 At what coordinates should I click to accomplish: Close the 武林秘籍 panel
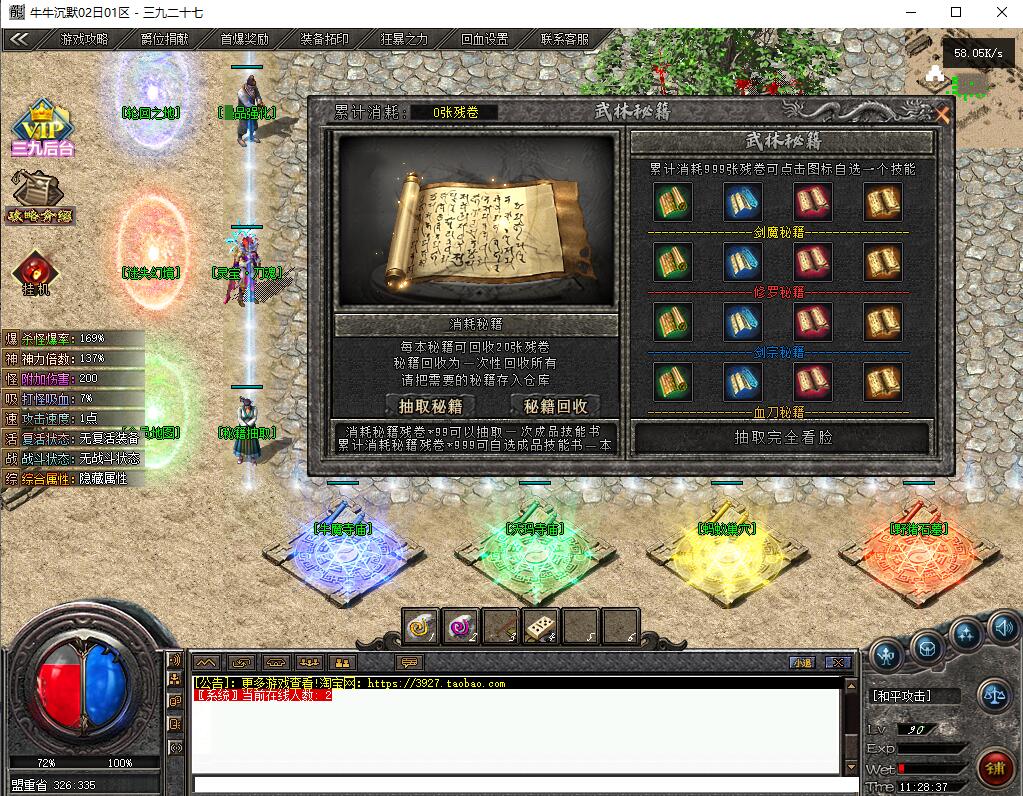tap(941, 114)
